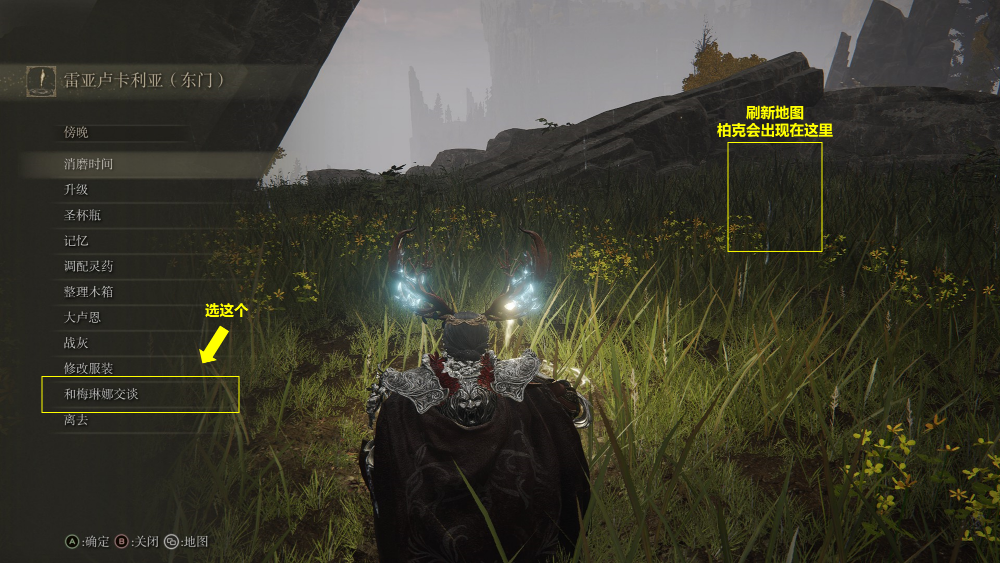Open the 战灰 Ashes of War menu
This screenshot has width=1000, height=563.
(x=76, y=343)
